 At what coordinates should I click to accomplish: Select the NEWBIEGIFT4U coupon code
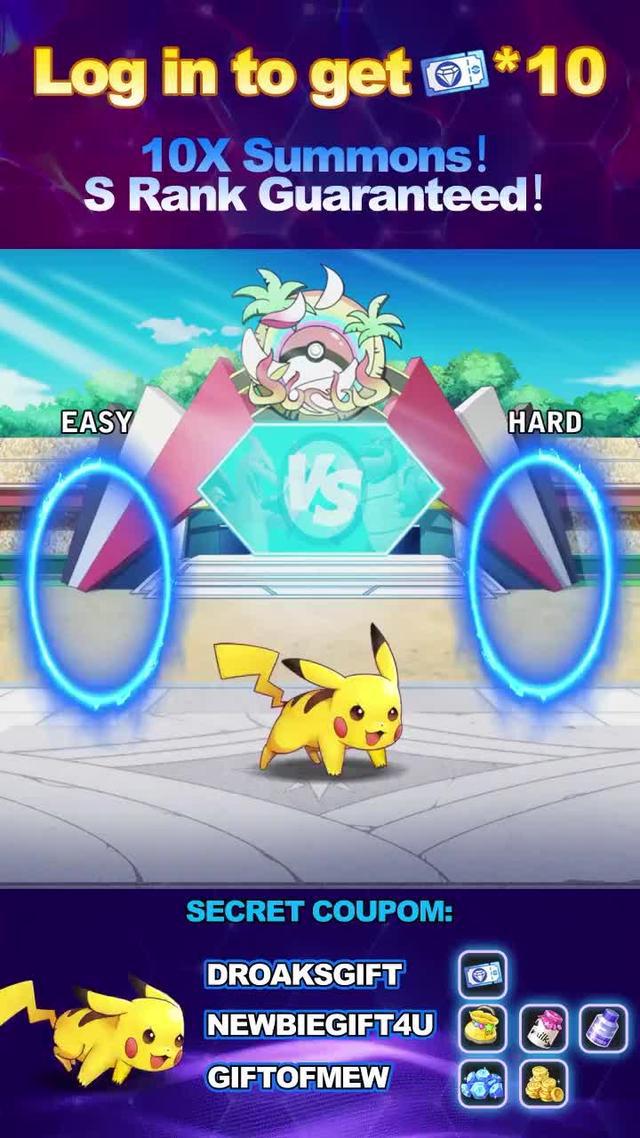click(320, 1025)
